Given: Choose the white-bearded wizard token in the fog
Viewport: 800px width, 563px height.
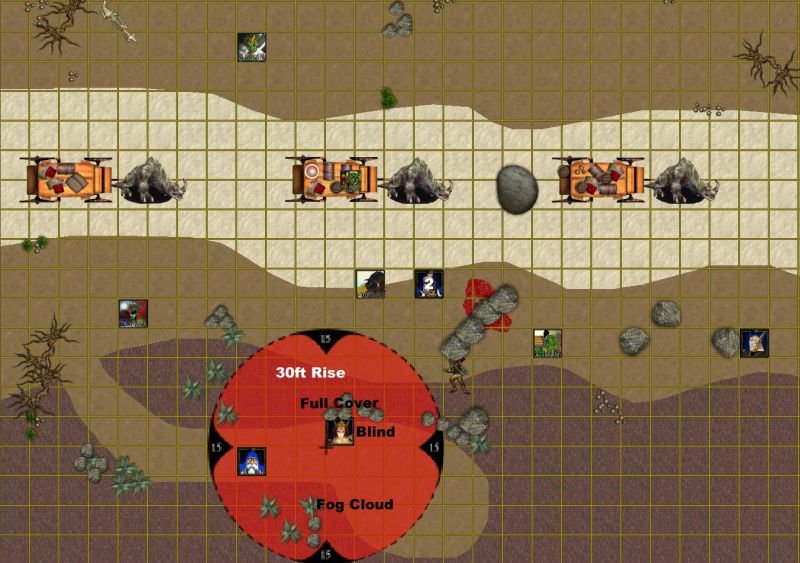Looking at the screenshot, I should point(251,461).
